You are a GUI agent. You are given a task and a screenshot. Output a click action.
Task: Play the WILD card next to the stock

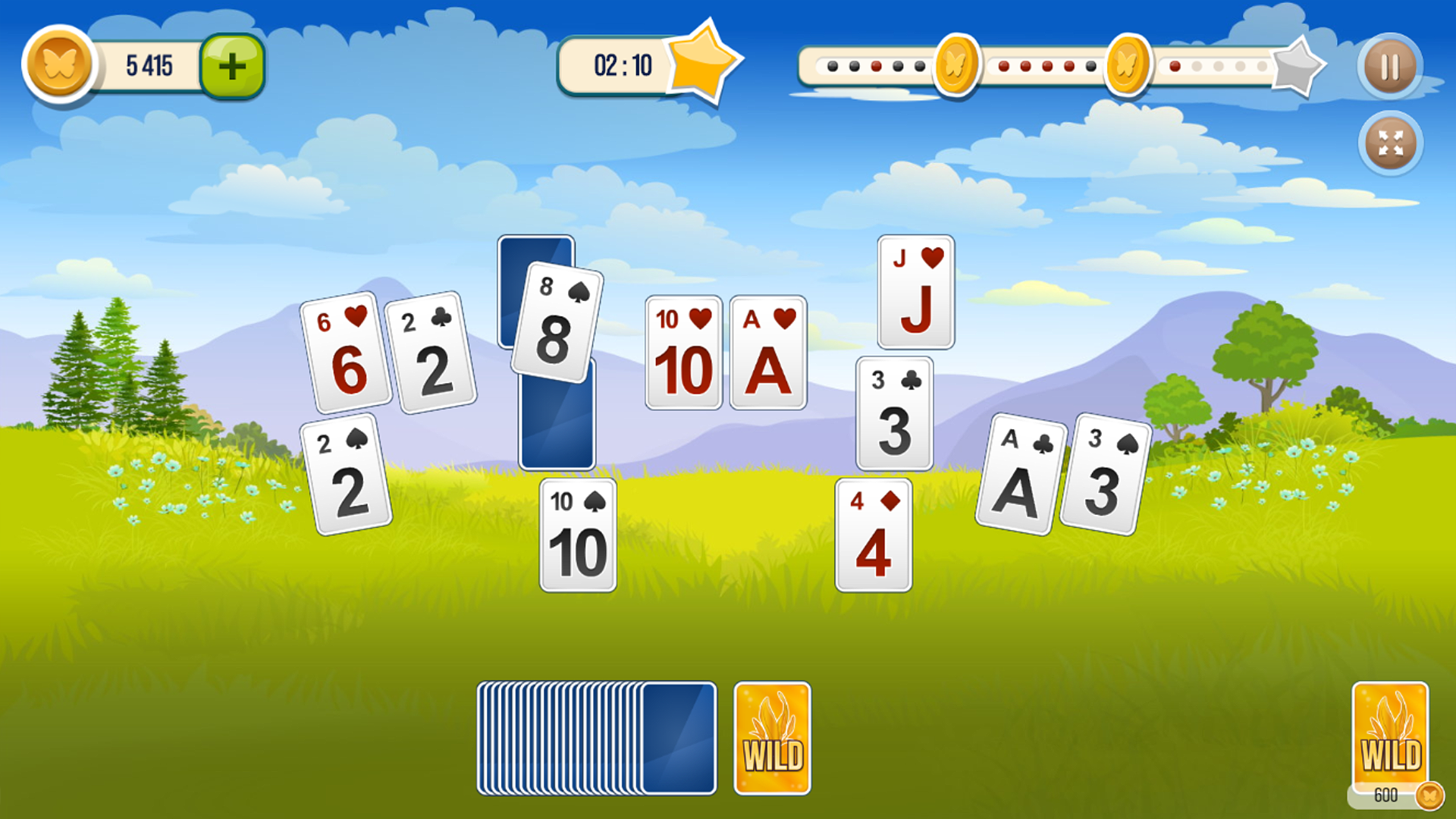[771, 736]
